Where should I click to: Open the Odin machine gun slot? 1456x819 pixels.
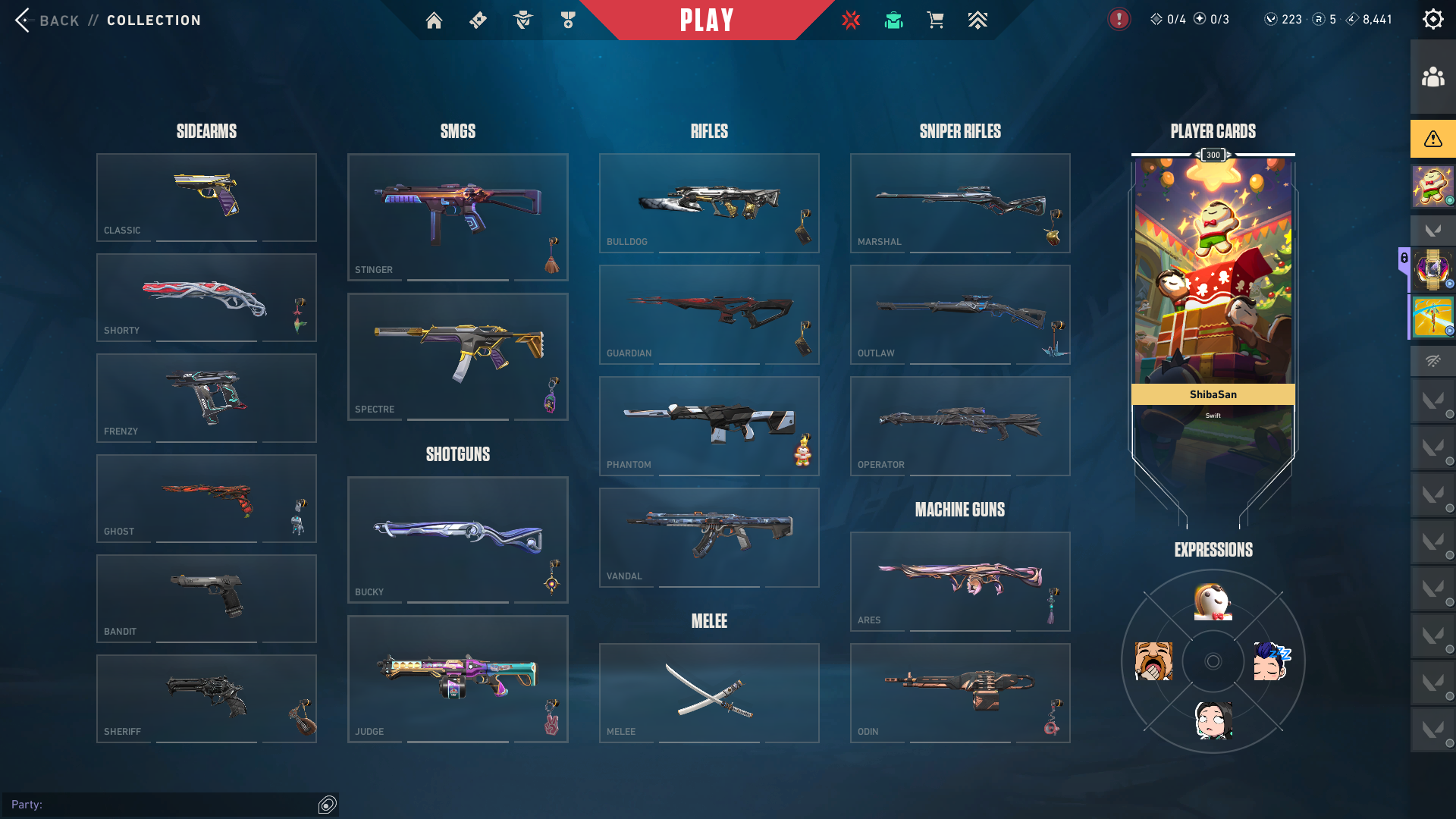click(960, 692)
